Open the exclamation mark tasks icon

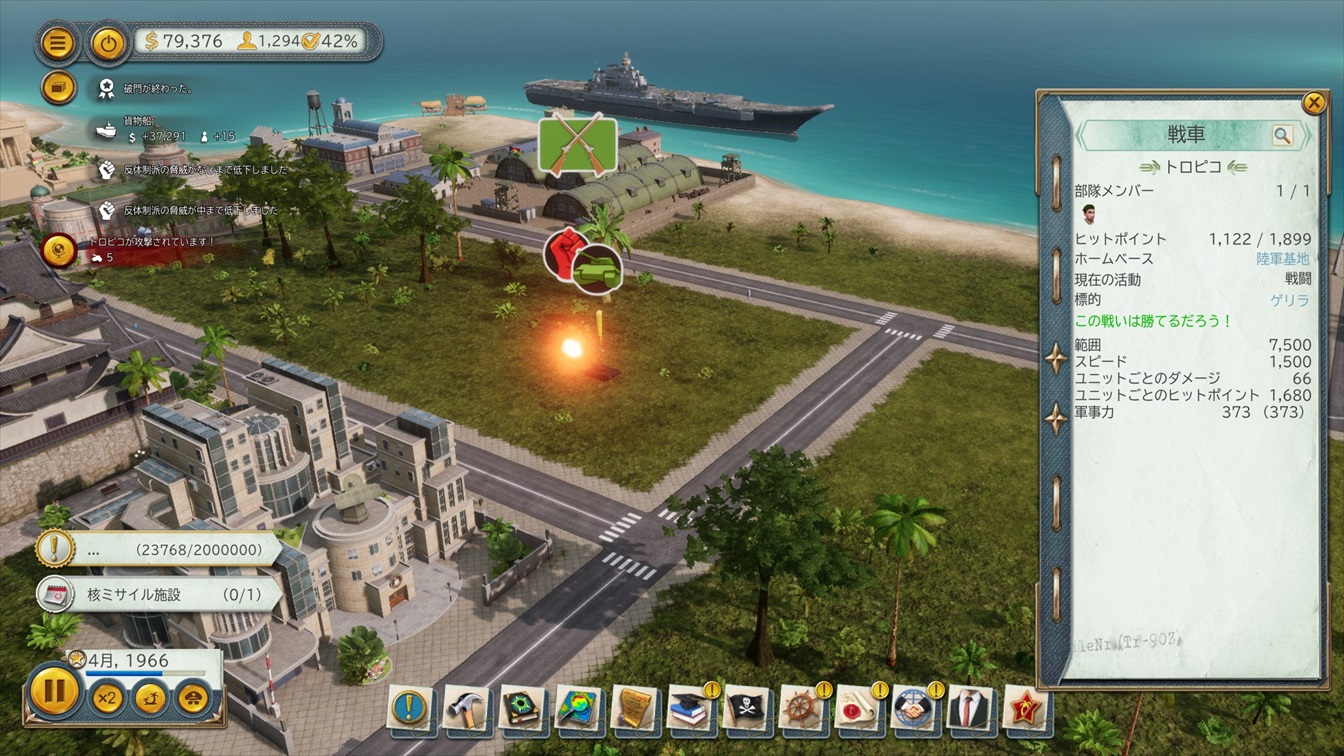click(x=410, y=709)
